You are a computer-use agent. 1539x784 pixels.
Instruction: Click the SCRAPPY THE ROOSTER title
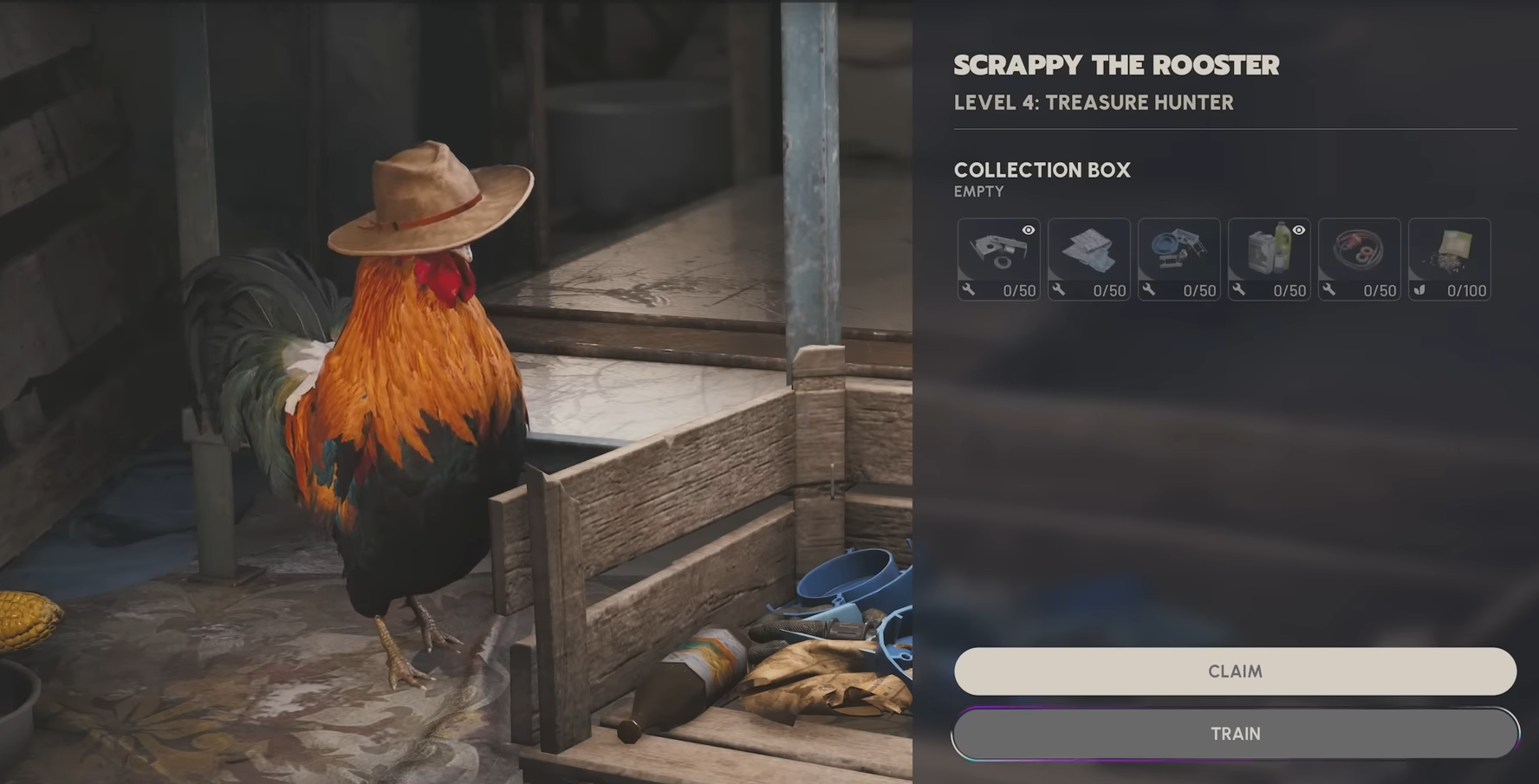(x=1116, y=64)
